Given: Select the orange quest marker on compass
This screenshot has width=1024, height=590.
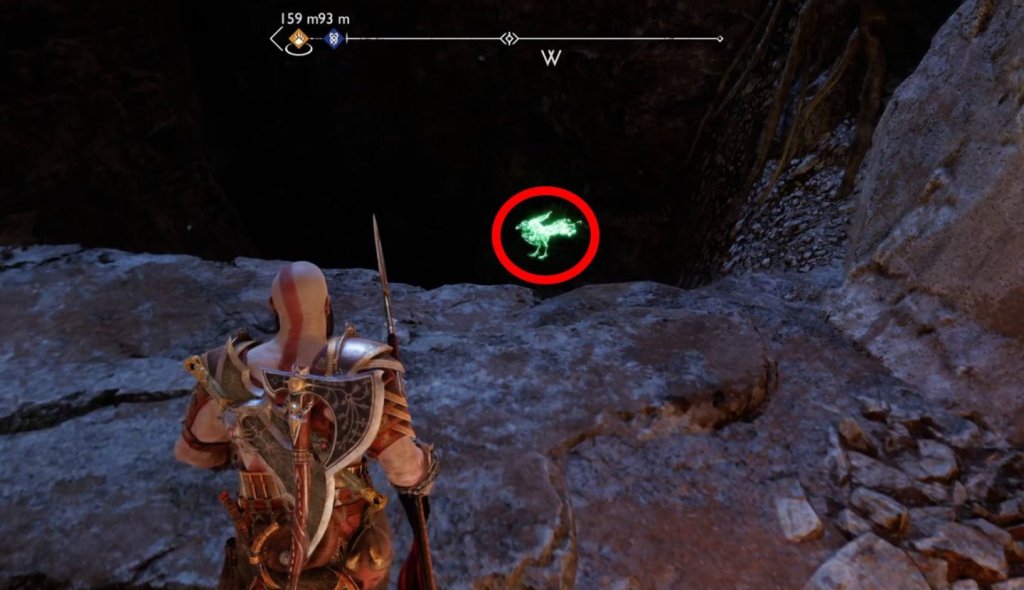Looking at the screenshot, I should tap(297, 39).
